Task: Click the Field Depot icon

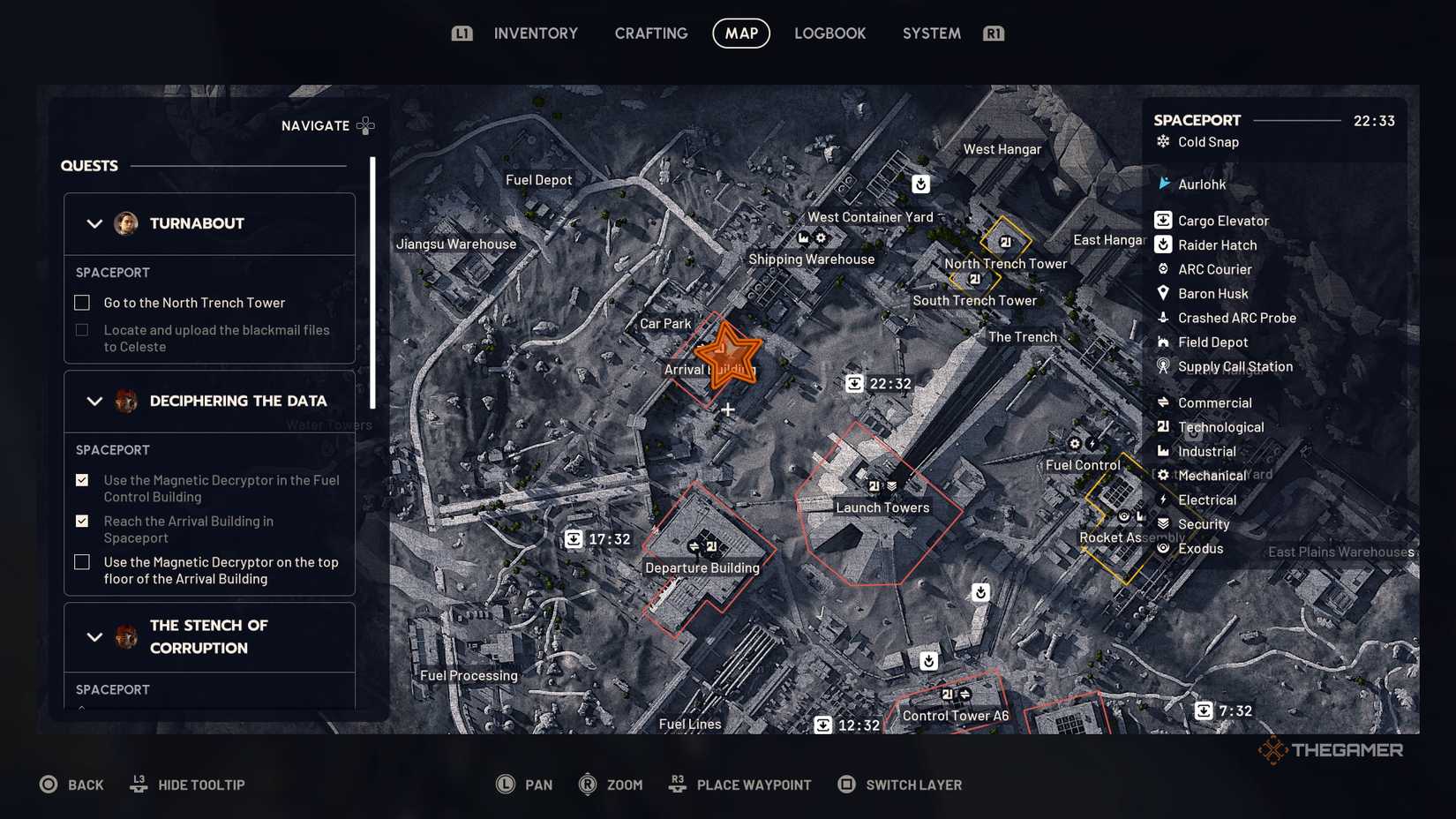Action: pos(1163,342)
